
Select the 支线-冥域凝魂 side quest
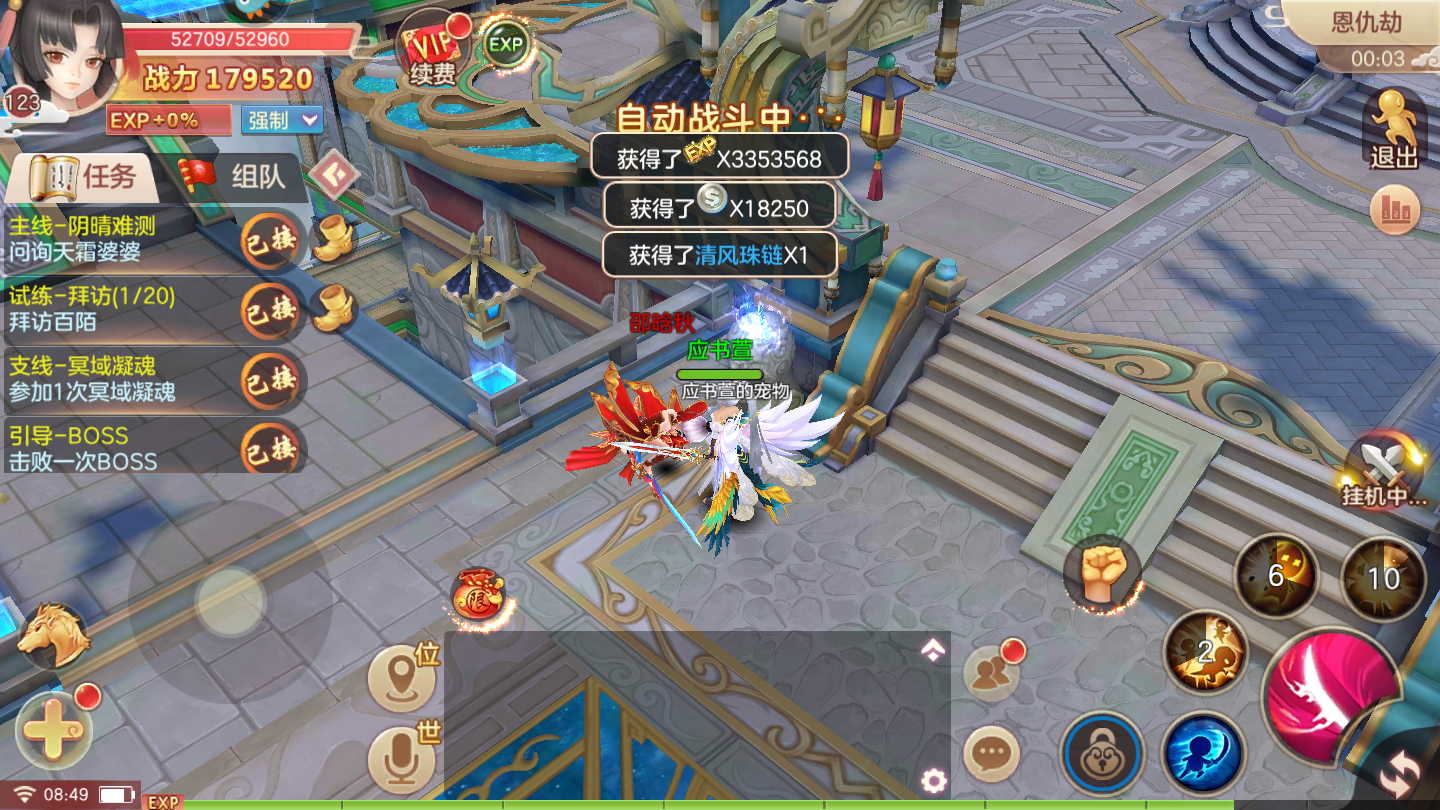pos(120,378)
